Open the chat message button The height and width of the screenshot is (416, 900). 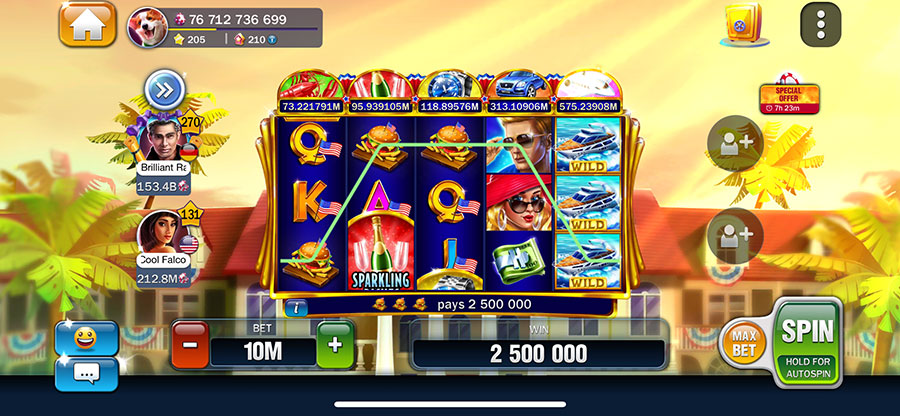point(86,373)
